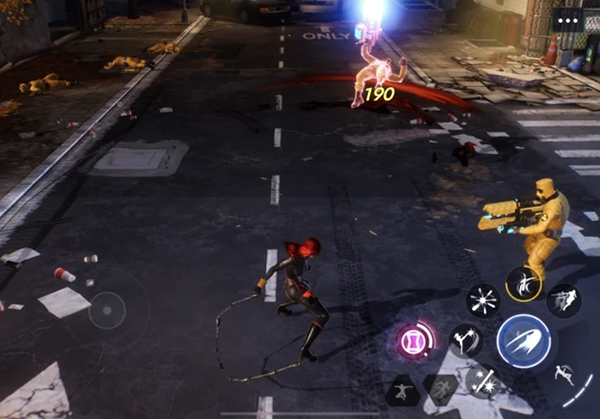Screen dimensions: 600x419
Task: Tap the large blue basic attack button
Action: (524, 341)
